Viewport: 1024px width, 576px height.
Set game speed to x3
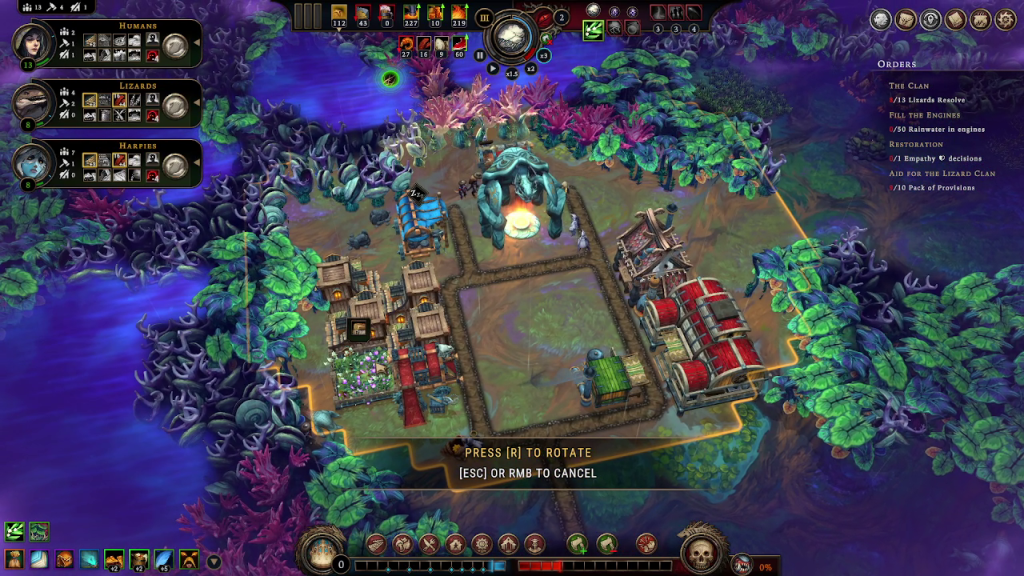coord(544,56)
